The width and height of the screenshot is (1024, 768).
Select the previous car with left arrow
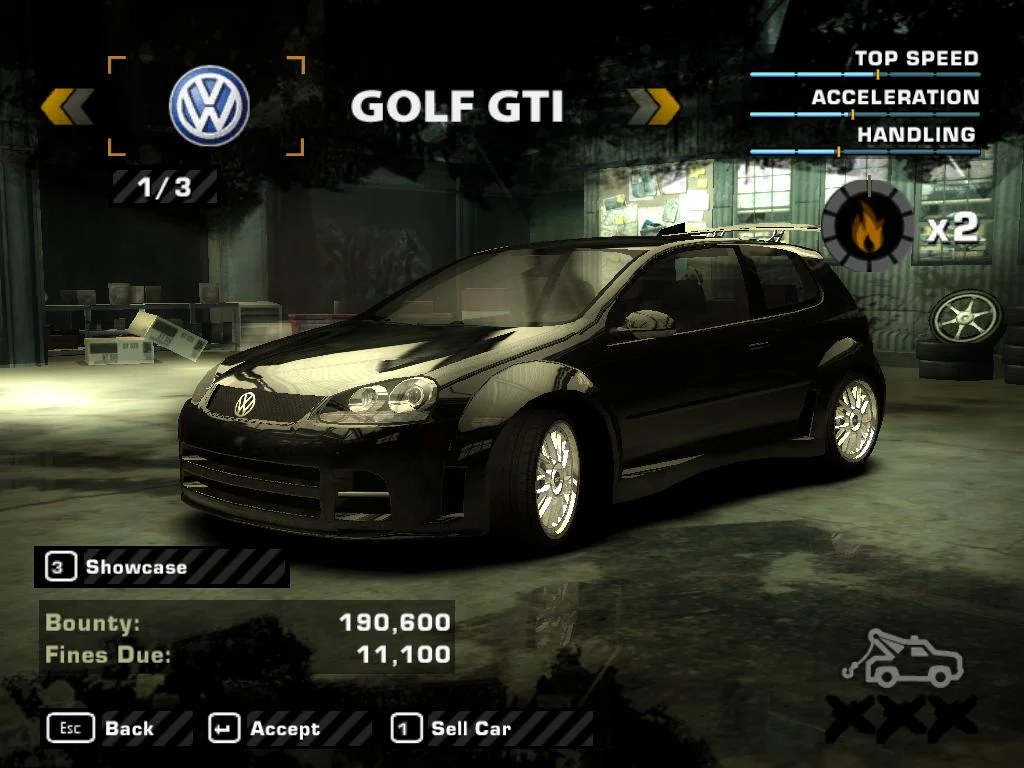tap(67, 107)
